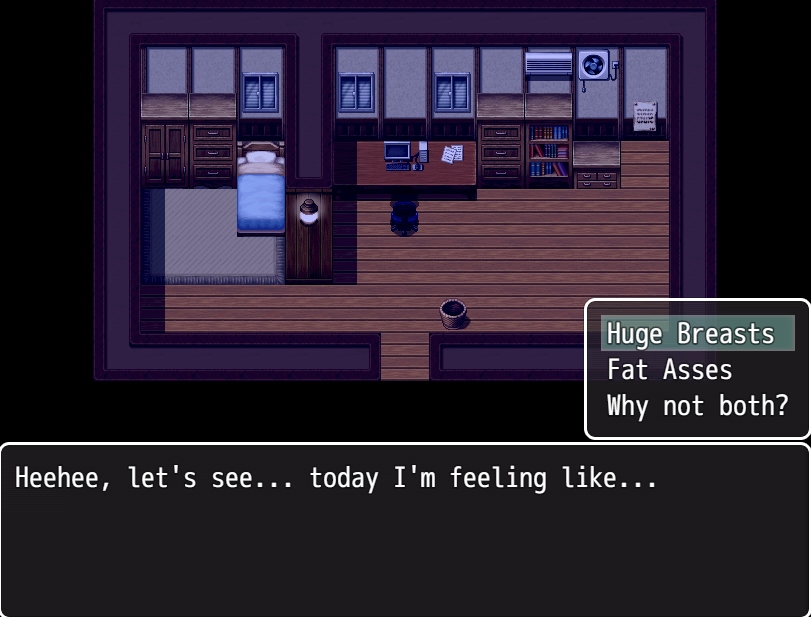The height and width of the screenshot is (617, 811).
Task: Advance the "Heehee, let's see..." dialogue box
Action: (x=405, y=530)
